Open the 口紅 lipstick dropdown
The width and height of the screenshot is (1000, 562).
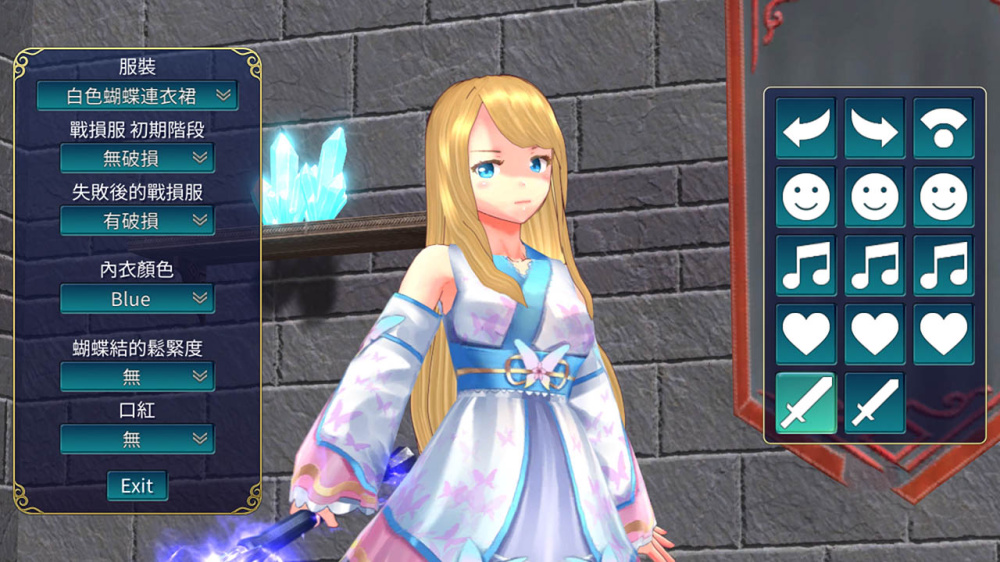(137, 439)
